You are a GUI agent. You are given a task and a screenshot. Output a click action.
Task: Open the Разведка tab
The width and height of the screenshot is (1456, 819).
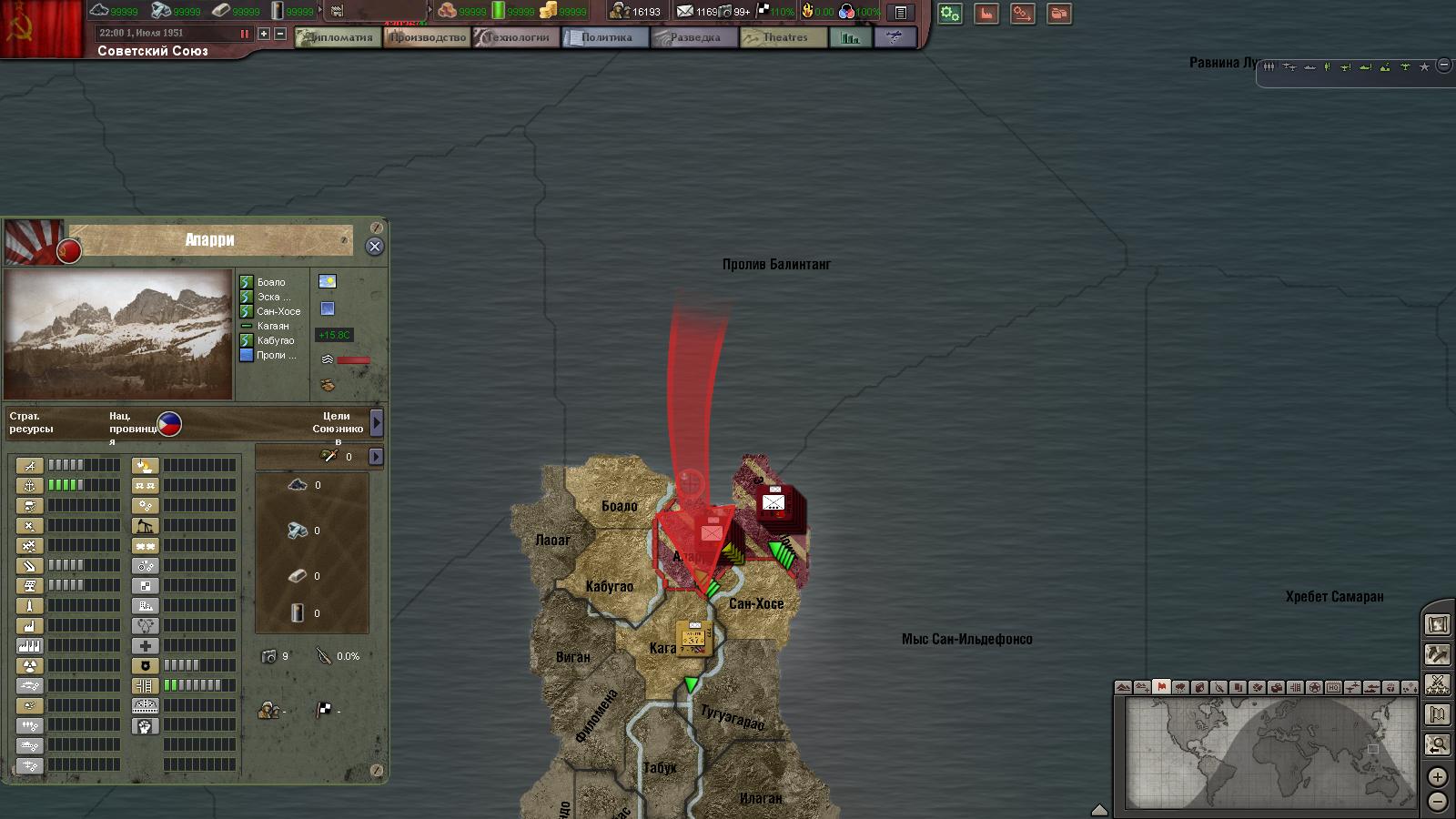(x=694, y=37)
